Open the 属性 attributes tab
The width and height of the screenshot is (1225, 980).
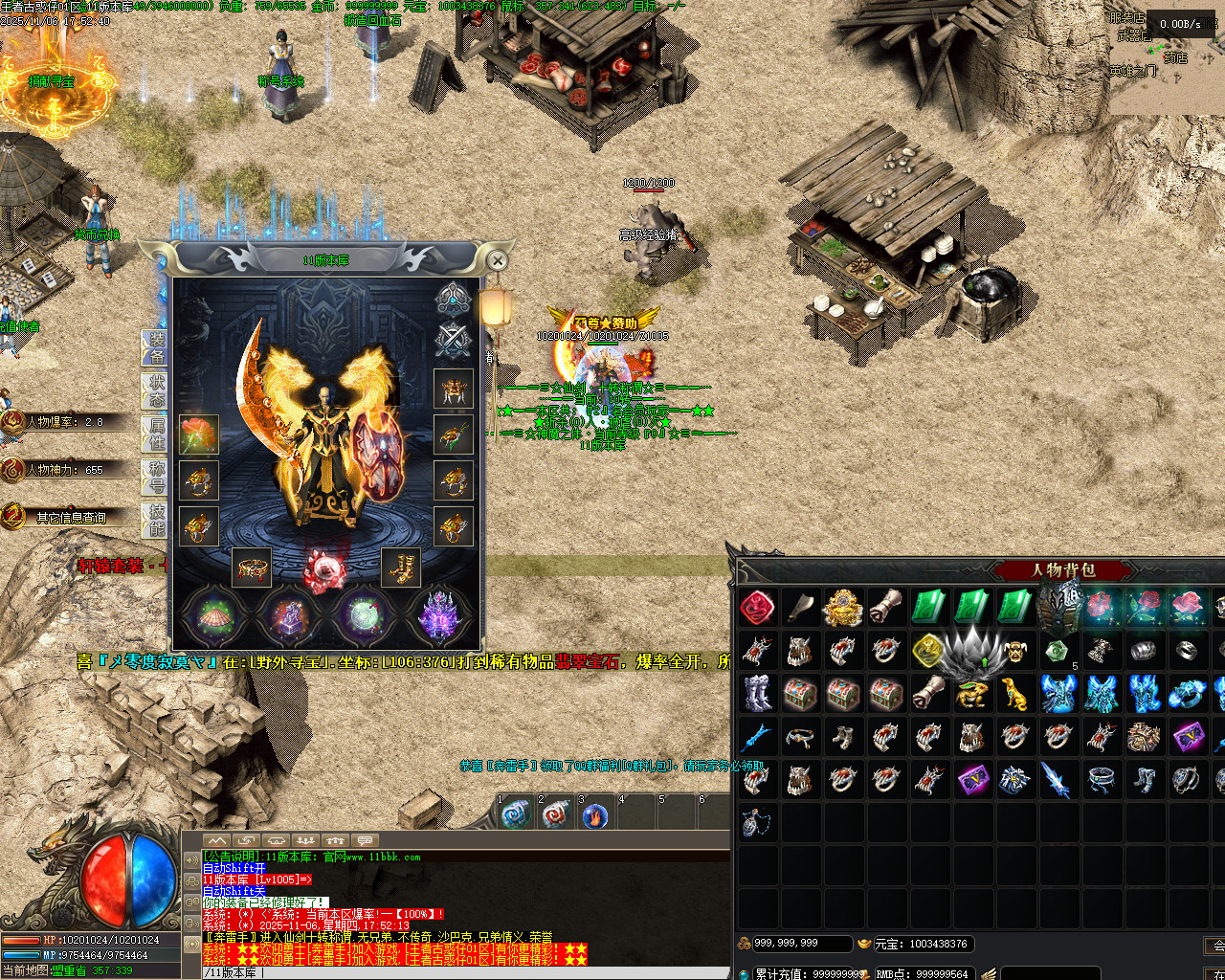pyautogui.click(x=156, y=434)
